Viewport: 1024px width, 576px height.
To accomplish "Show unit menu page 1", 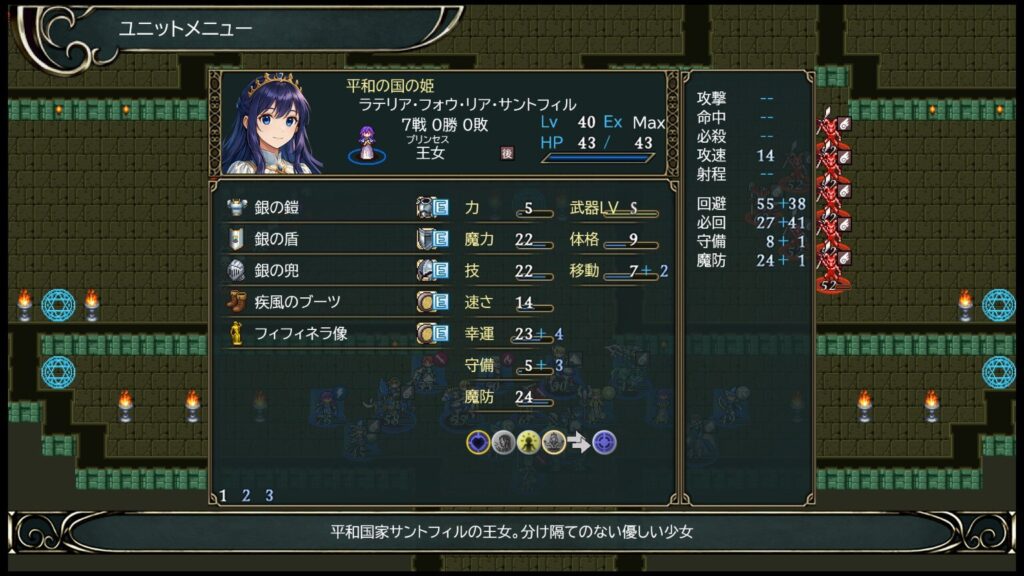I will click(x=223, y=495).
